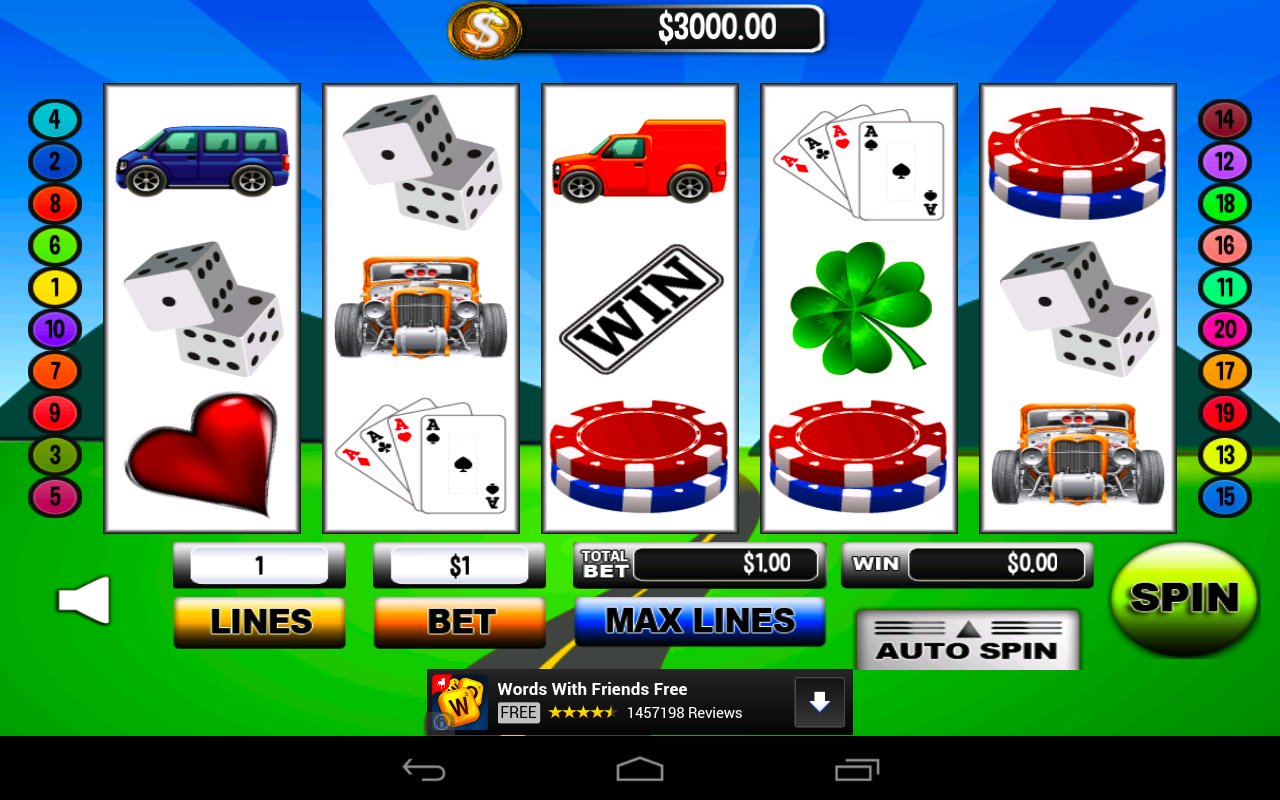This screenshot has height=800, width=1280.
Task: Tap the Words With Friends app icon
Action: pos(461,700)
